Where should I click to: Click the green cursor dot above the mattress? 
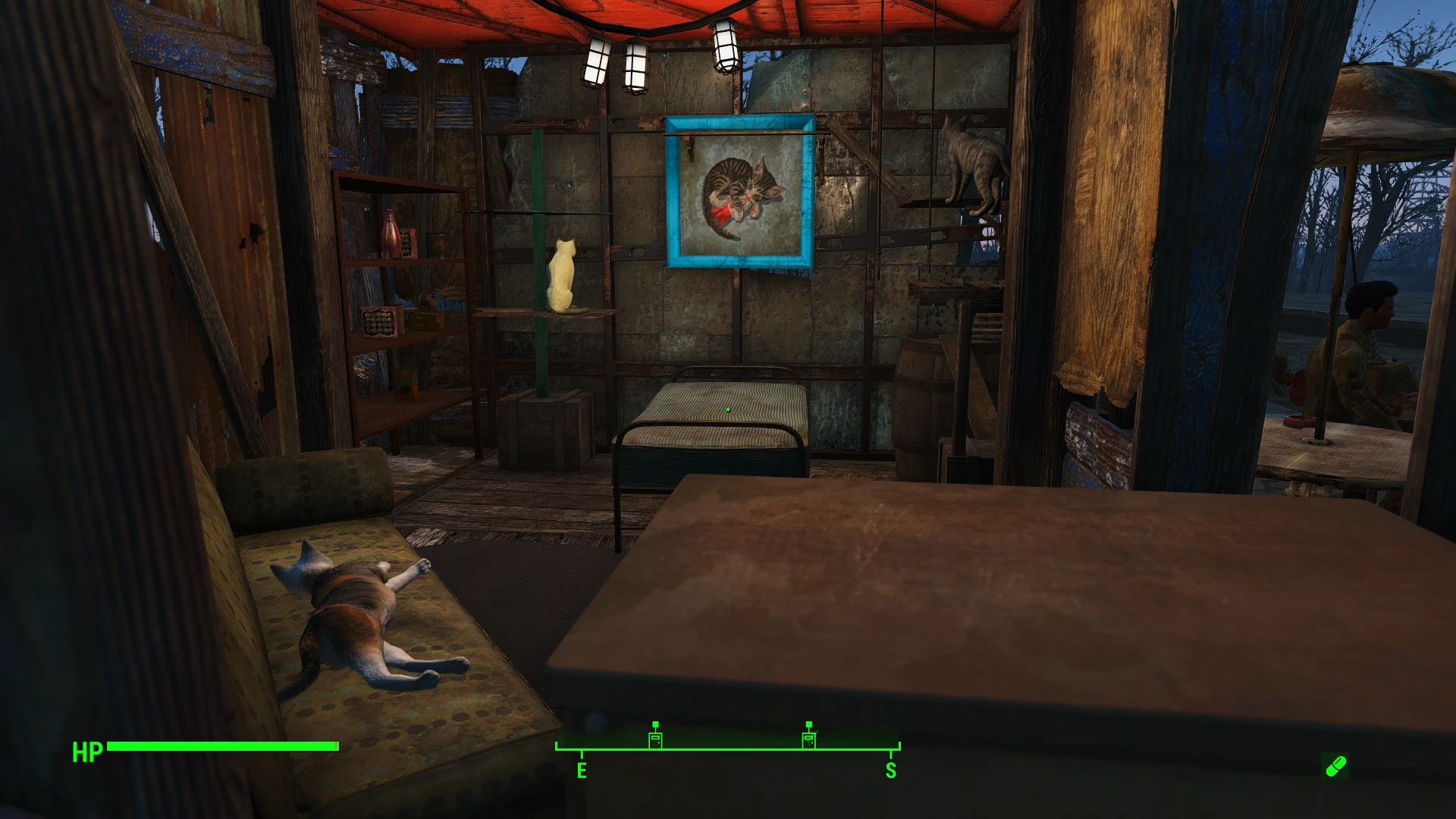(x=727, y=408)
